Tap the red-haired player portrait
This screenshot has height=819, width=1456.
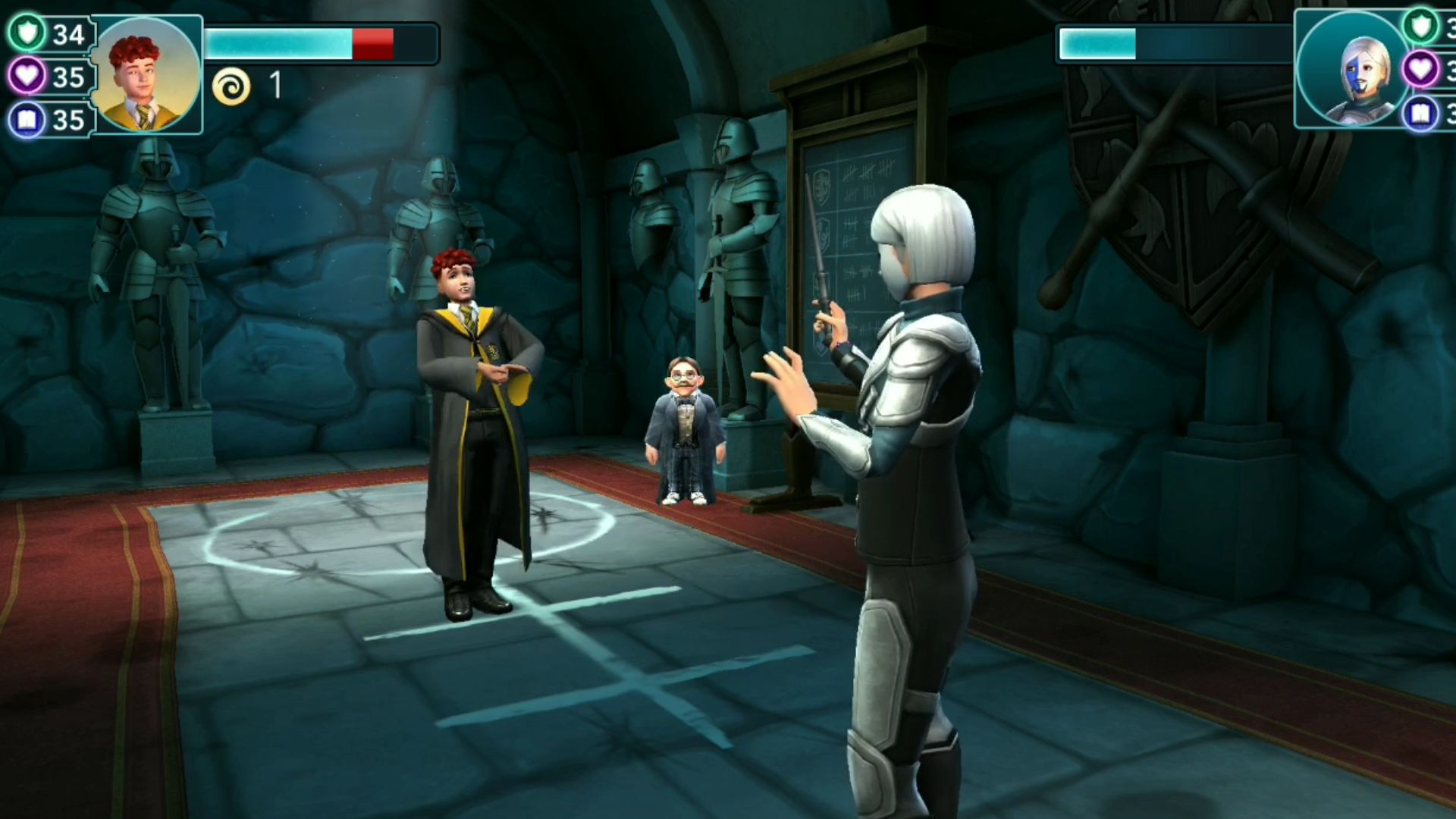tap(147, 75)
